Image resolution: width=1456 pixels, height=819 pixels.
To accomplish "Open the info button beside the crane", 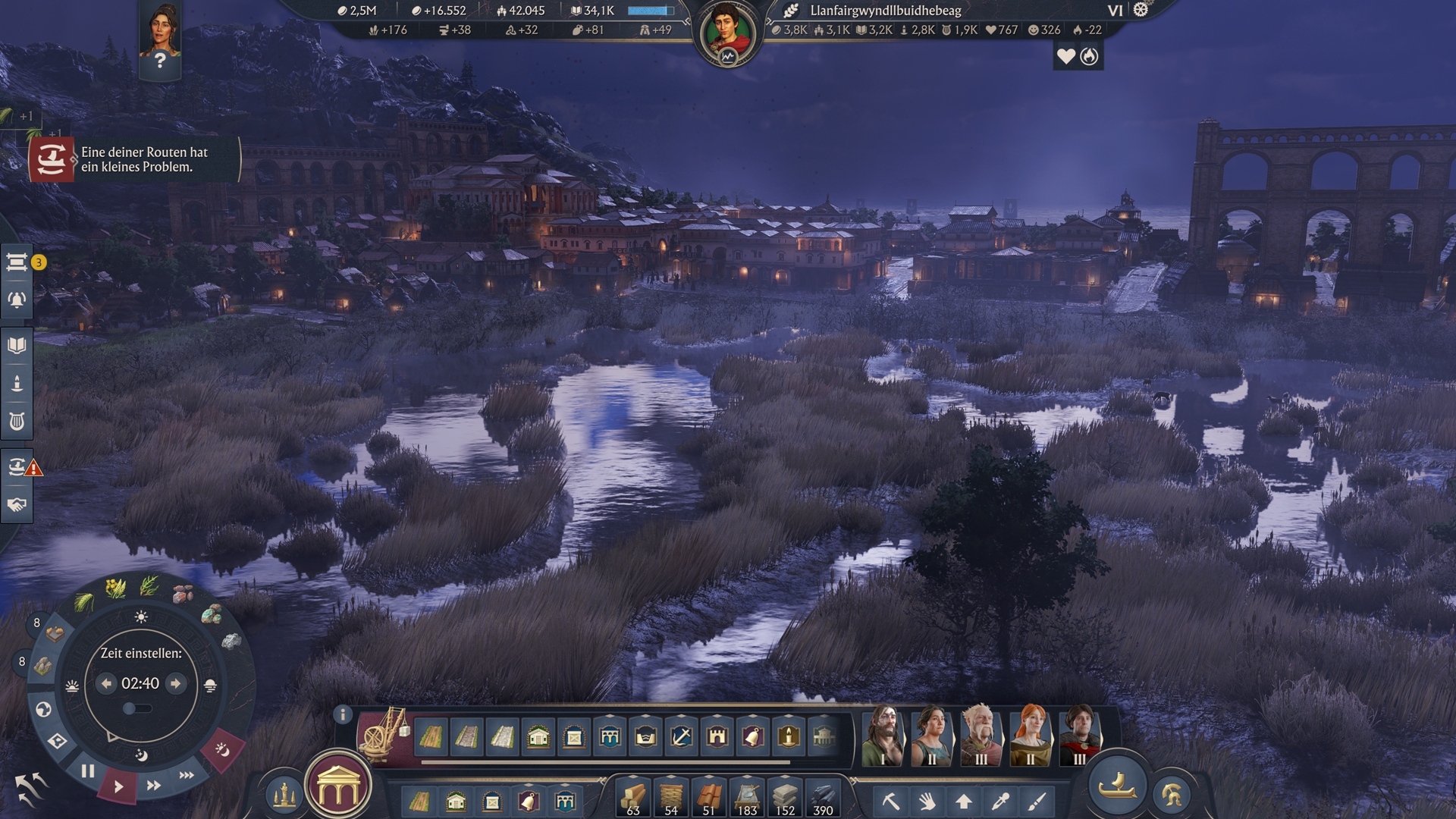I will click(343, 714).
